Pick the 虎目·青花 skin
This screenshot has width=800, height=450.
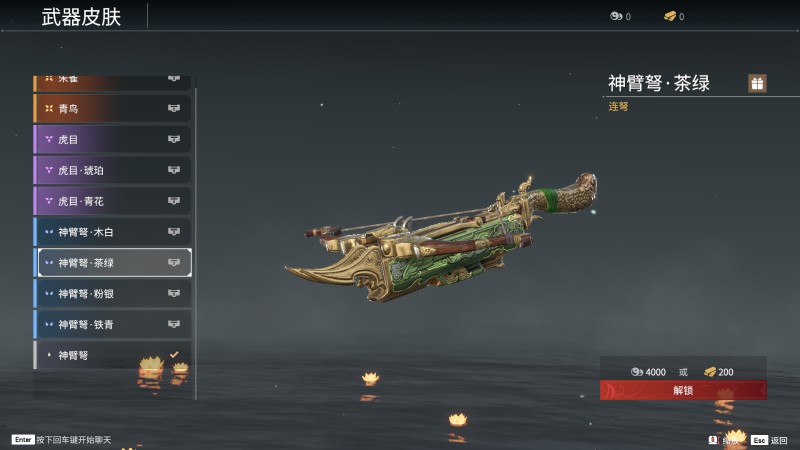(112, 201)
